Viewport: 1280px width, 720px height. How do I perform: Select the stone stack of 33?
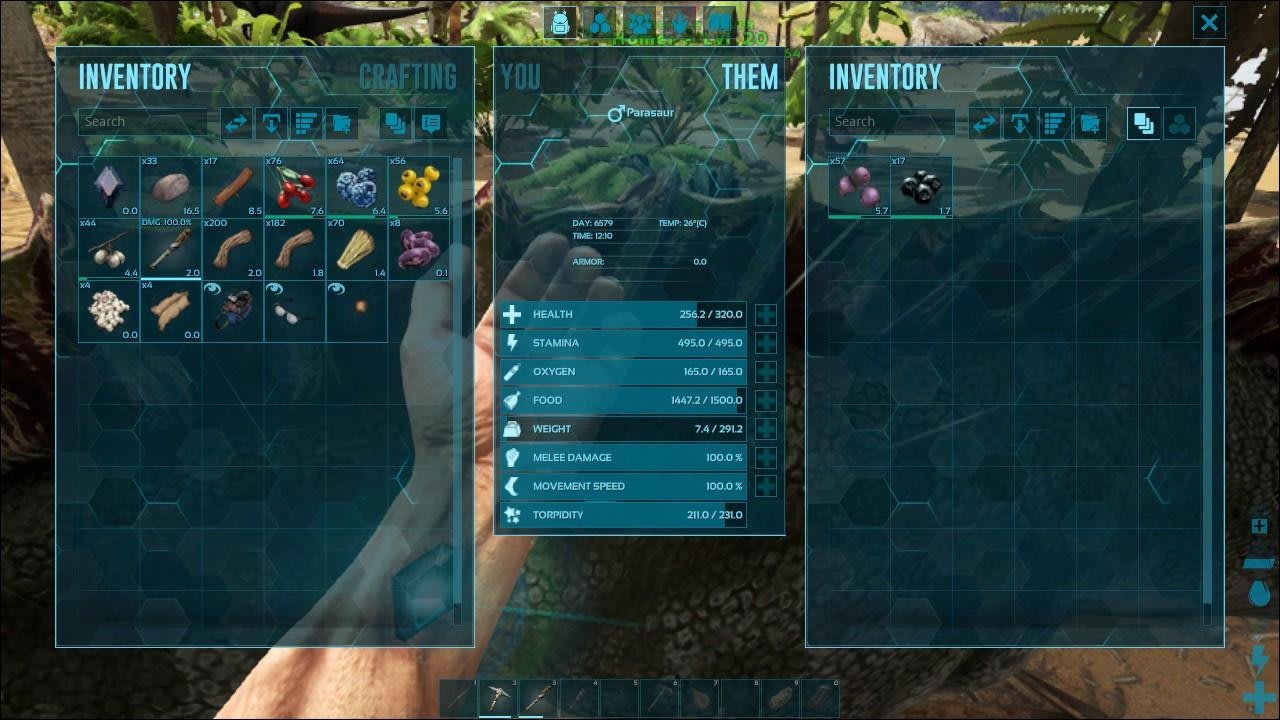[x=171, y=186]
